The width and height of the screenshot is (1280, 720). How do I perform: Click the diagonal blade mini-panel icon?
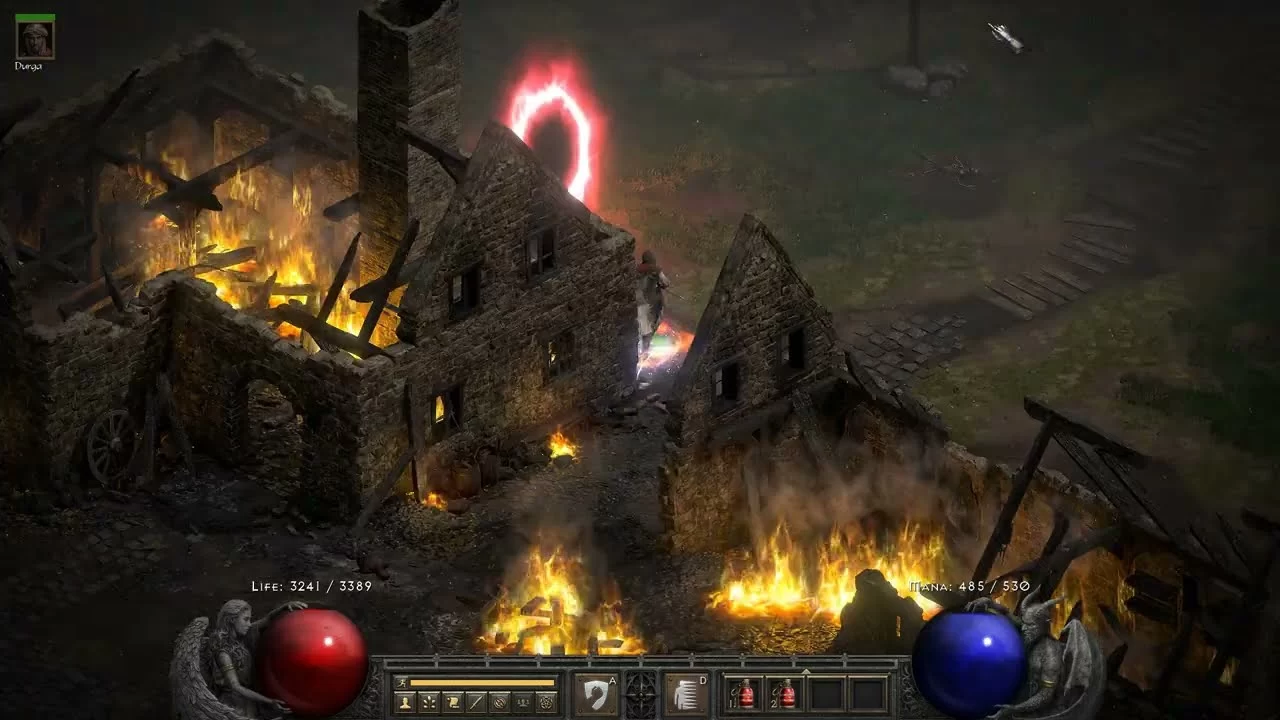pos(477,702)
